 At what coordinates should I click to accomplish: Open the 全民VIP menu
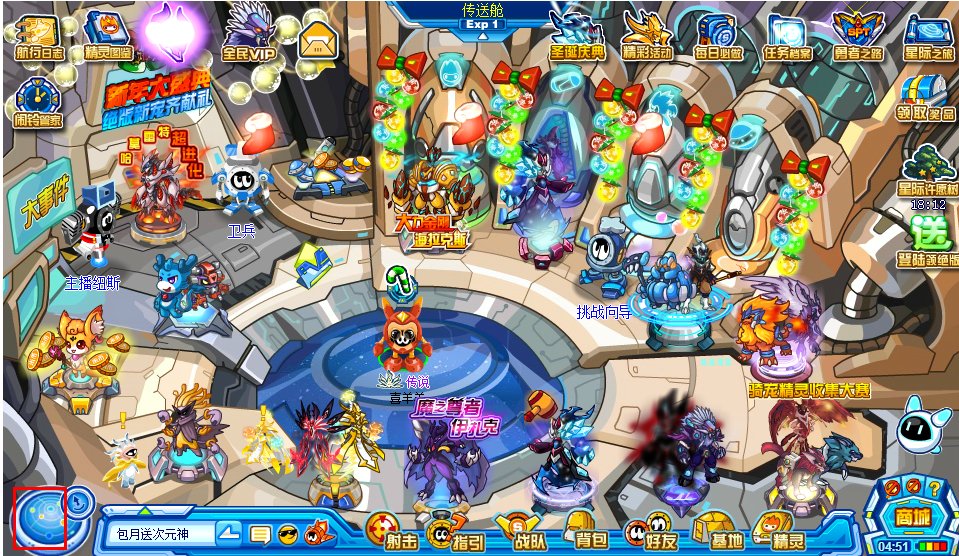(x=248, y=33)
